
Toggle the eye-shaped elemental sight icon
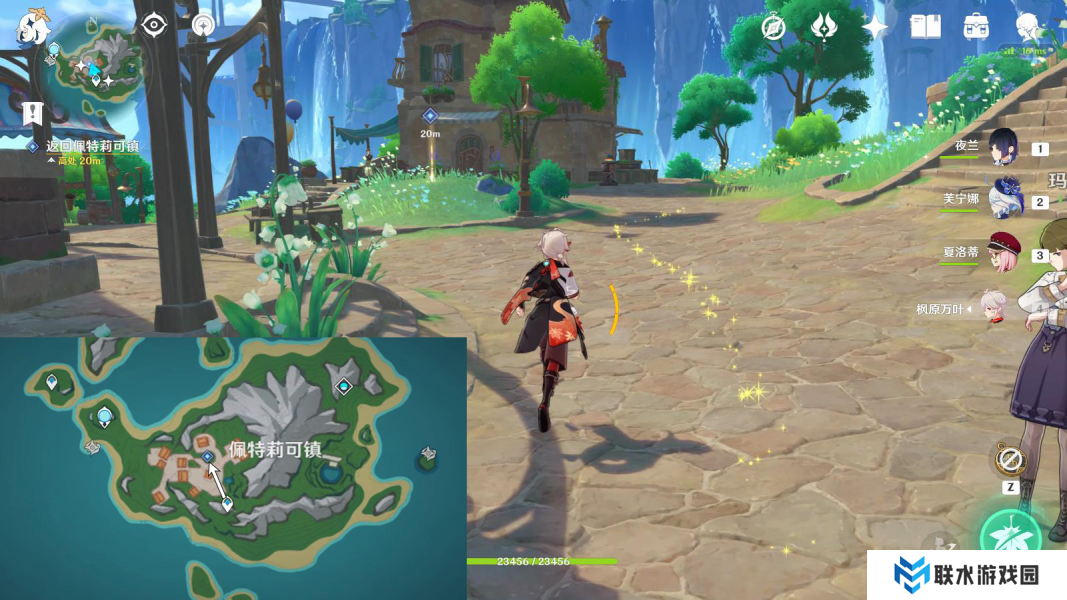[153, 24]
